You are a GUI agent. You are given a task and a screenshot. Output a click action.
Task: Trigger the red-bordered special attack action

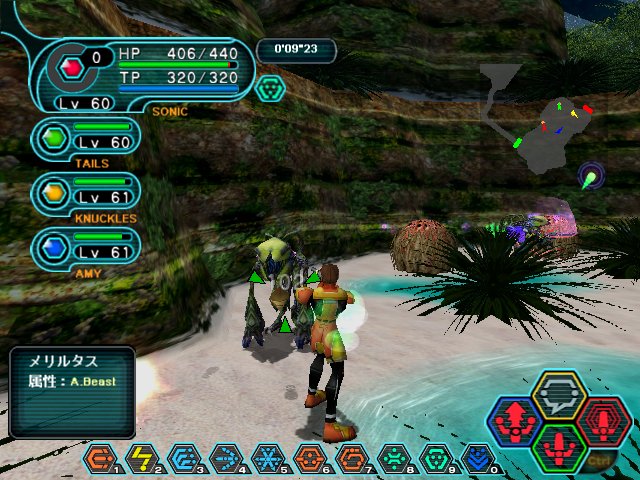click(x=603, y=422)
